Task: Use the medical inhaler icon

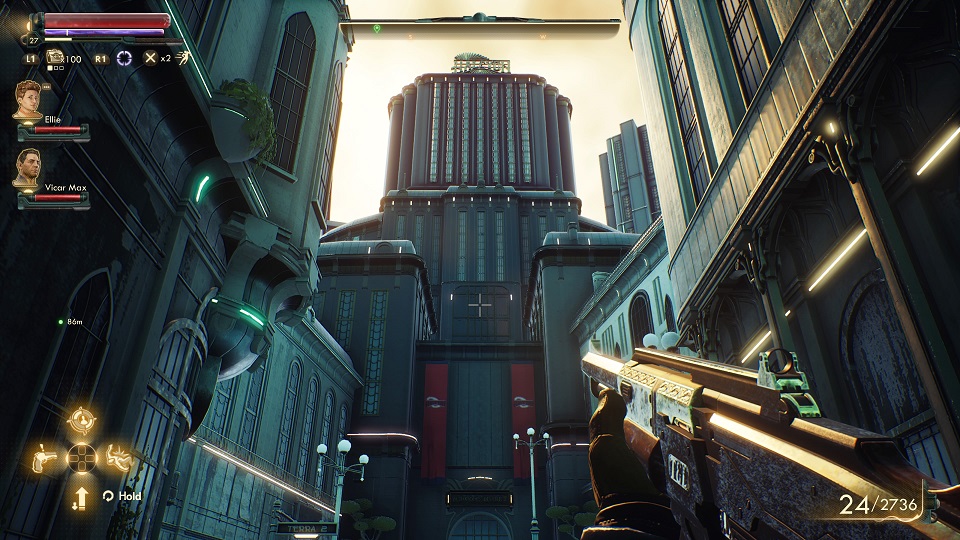Action: tap(56, 57)
